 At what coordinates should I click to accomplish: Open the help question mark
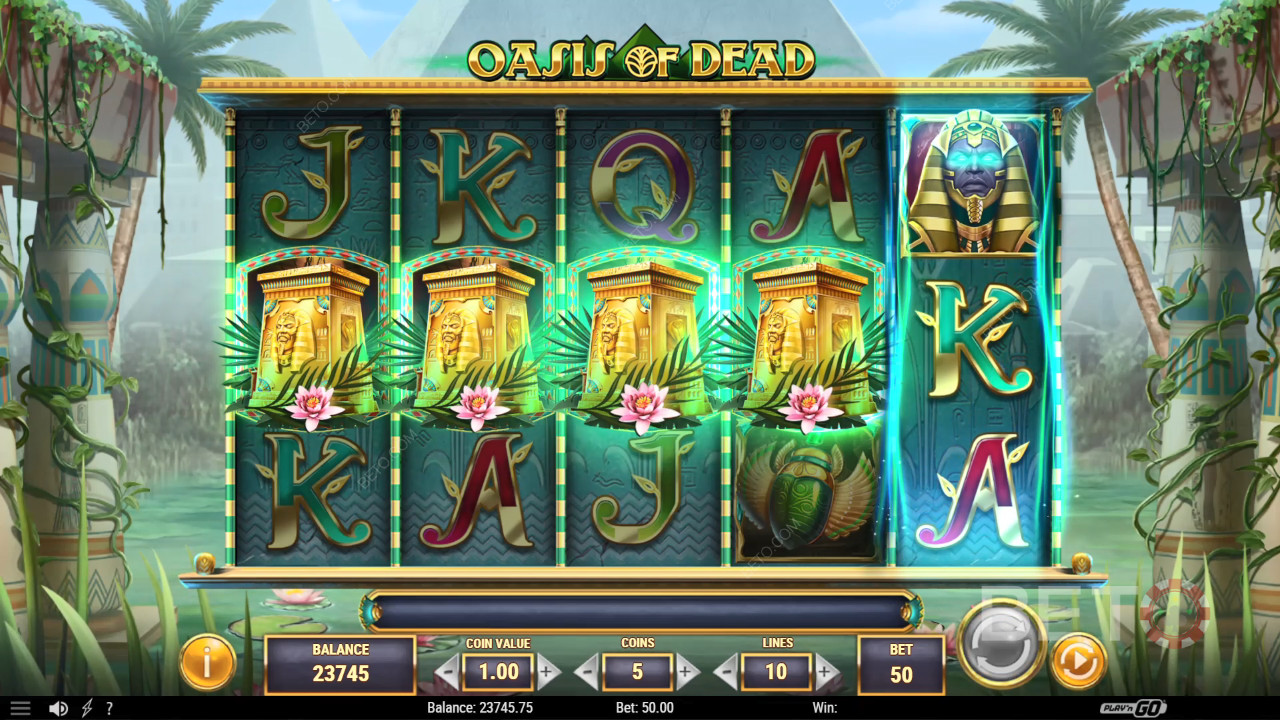pos(109,708)
